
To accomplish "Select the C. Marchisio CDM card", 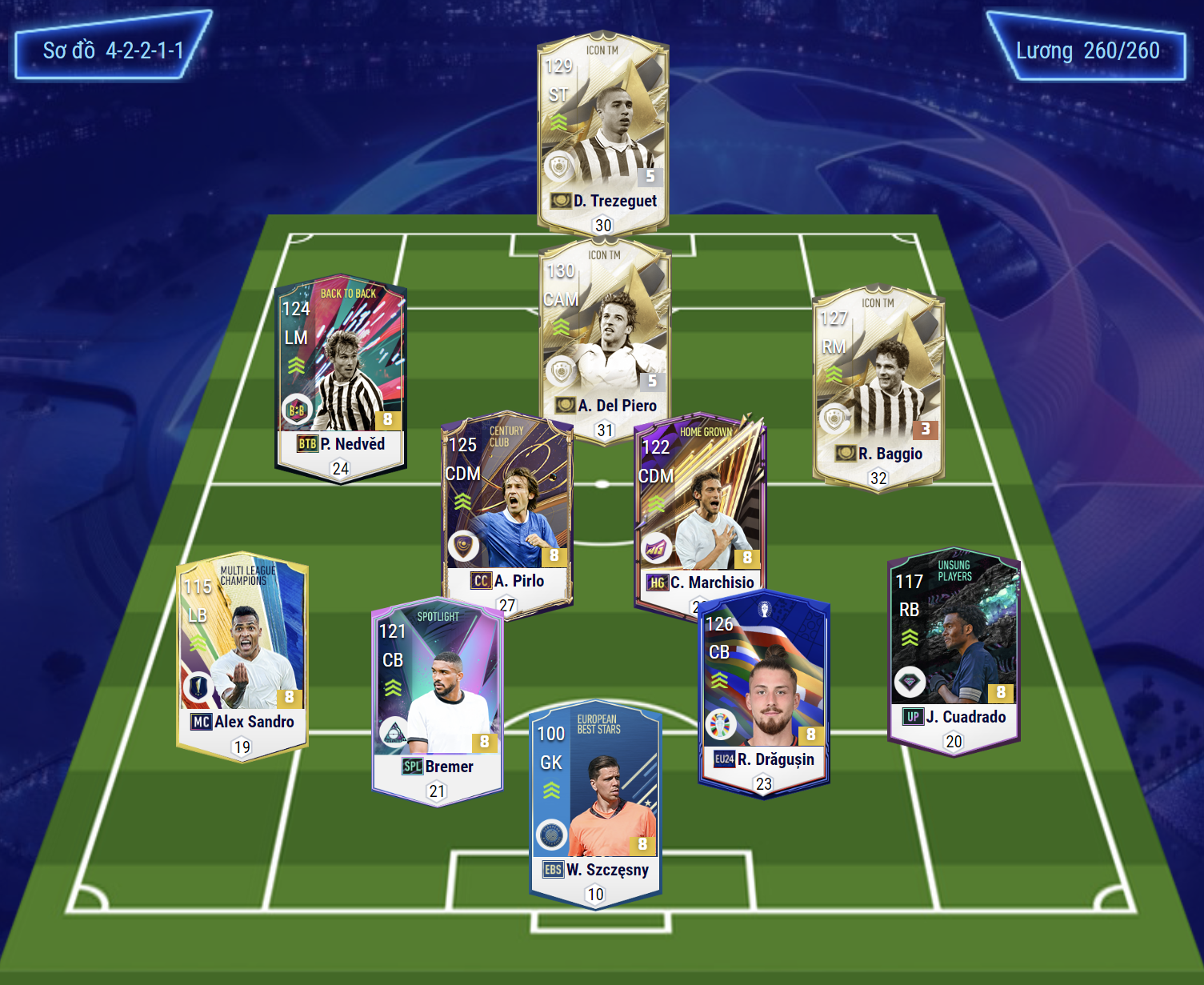I will pyautogui.click(x=700, y=512).
